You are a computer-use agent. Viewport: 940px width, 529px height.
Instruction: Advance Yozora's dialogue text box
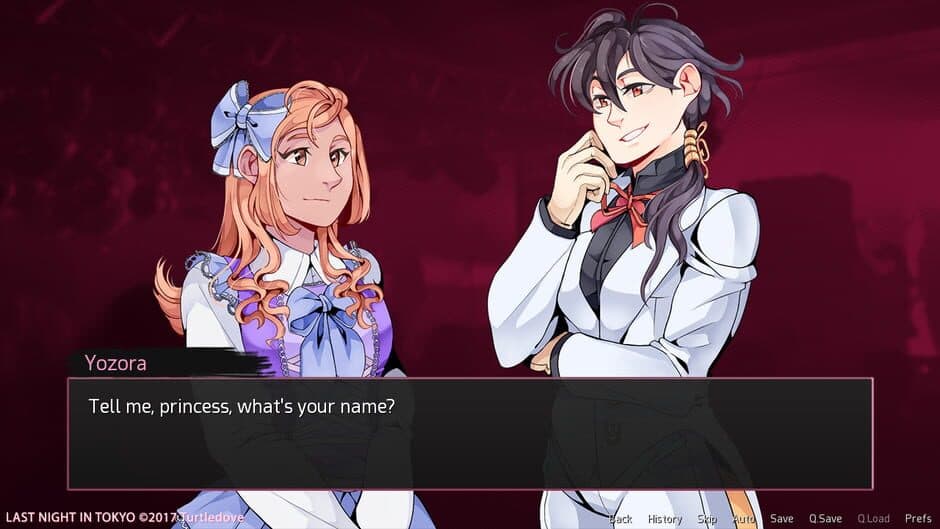click(470, 433)
